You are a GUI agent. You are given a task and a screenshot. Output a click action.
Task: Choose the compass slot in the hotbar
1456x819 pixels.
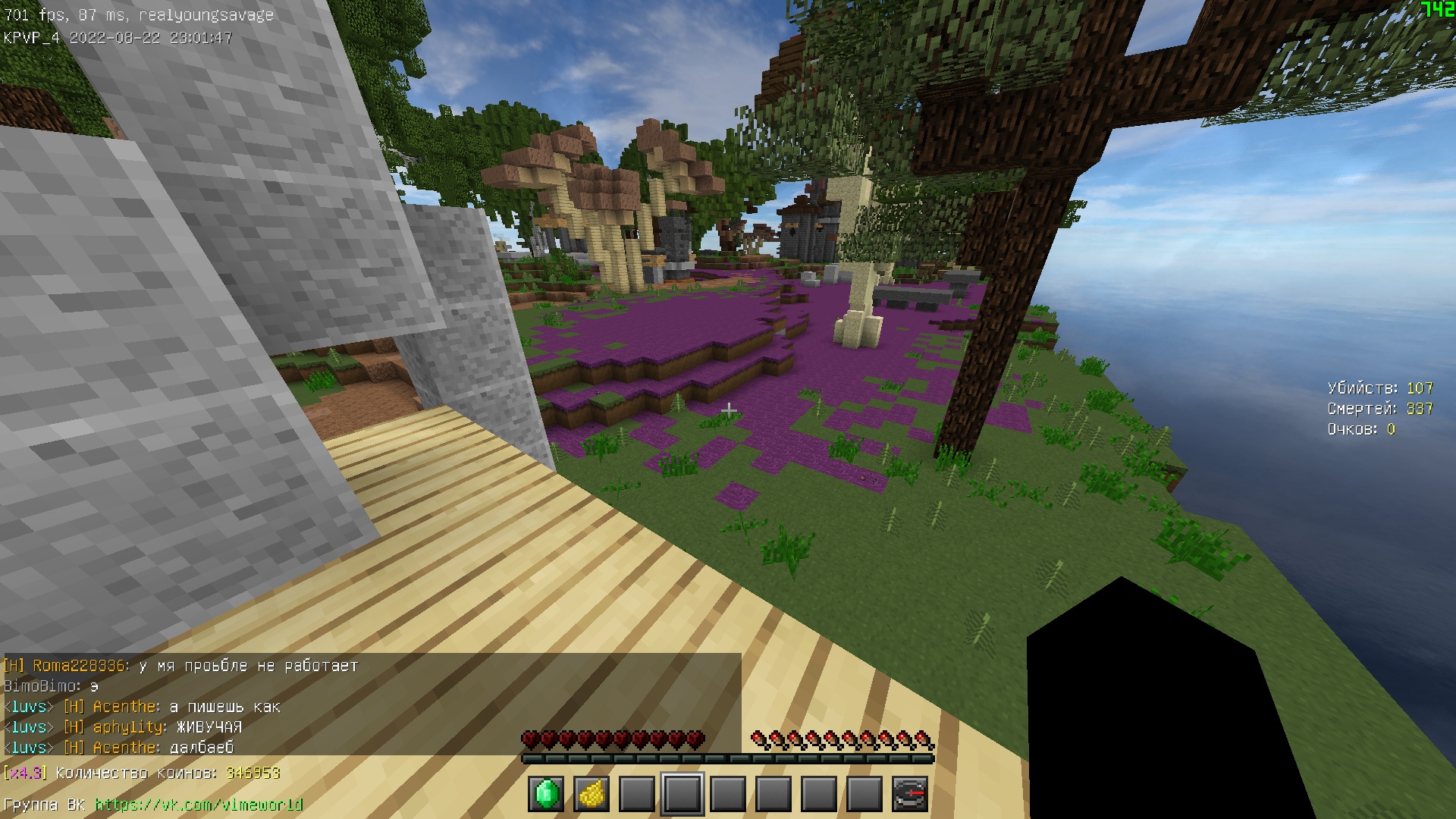[x=910, y=794]
